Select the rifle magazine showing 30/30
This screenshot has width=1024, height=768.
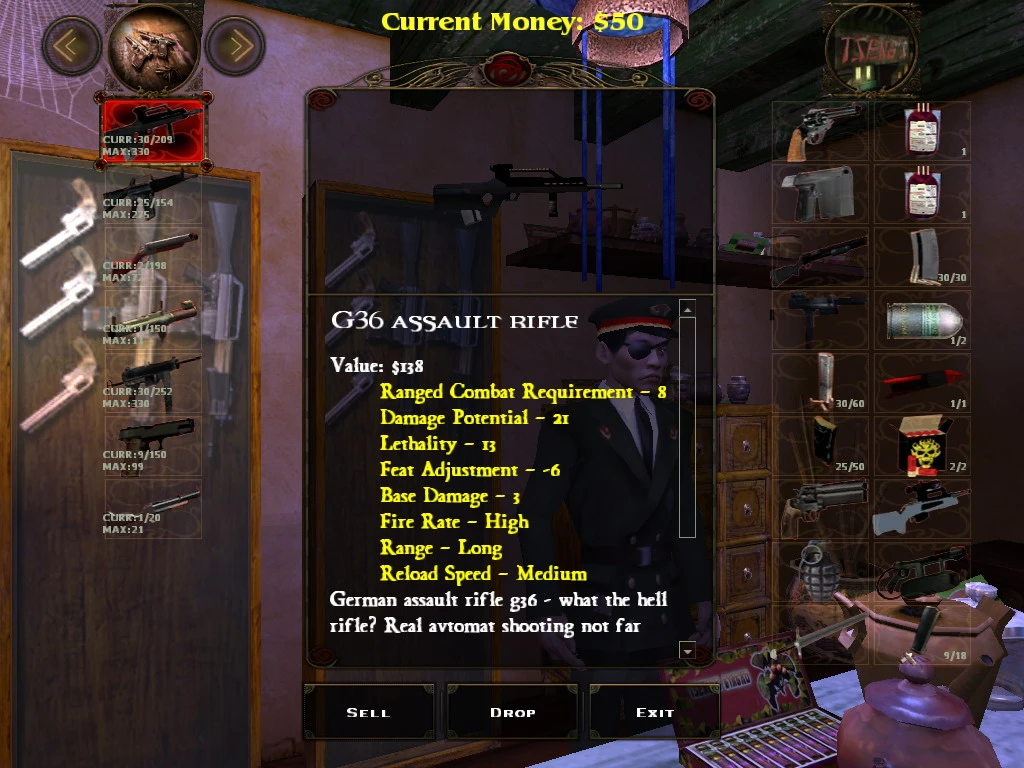[922, 257]
